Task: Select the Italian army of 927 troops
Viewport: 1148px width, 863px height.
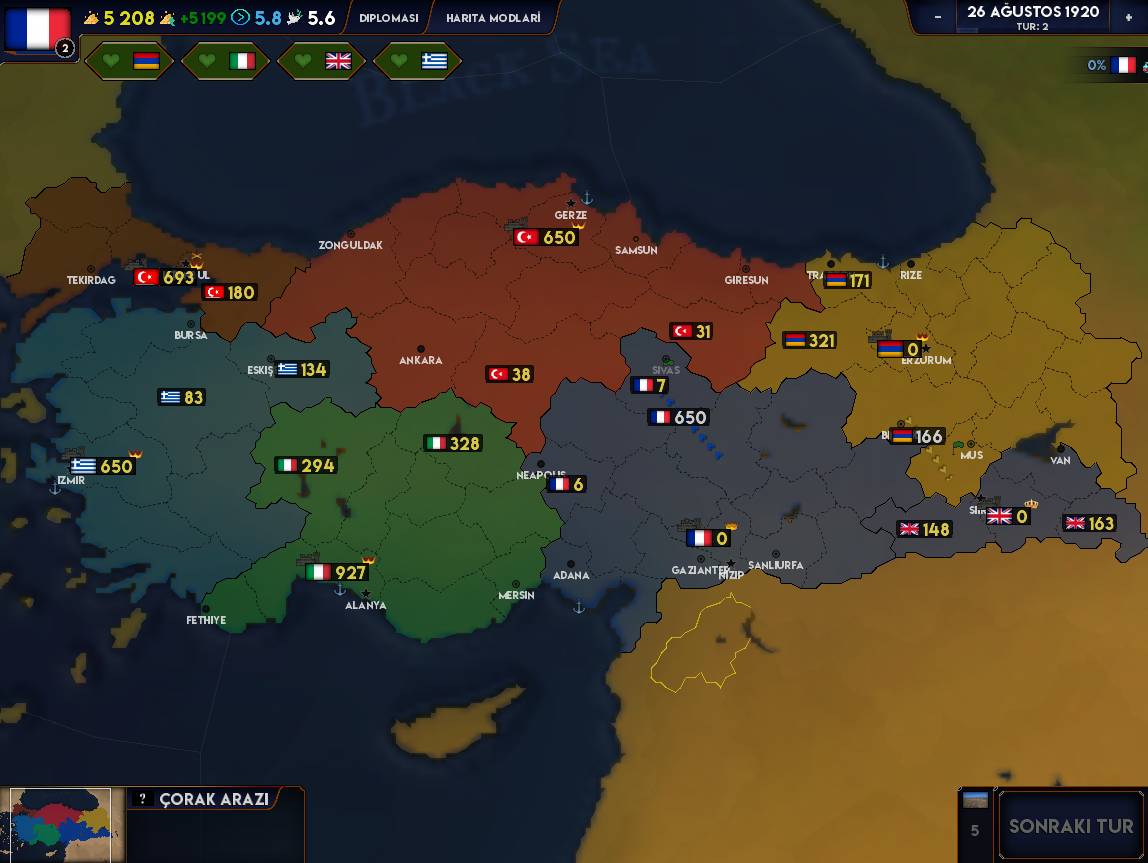Action: tap(337, 572)
